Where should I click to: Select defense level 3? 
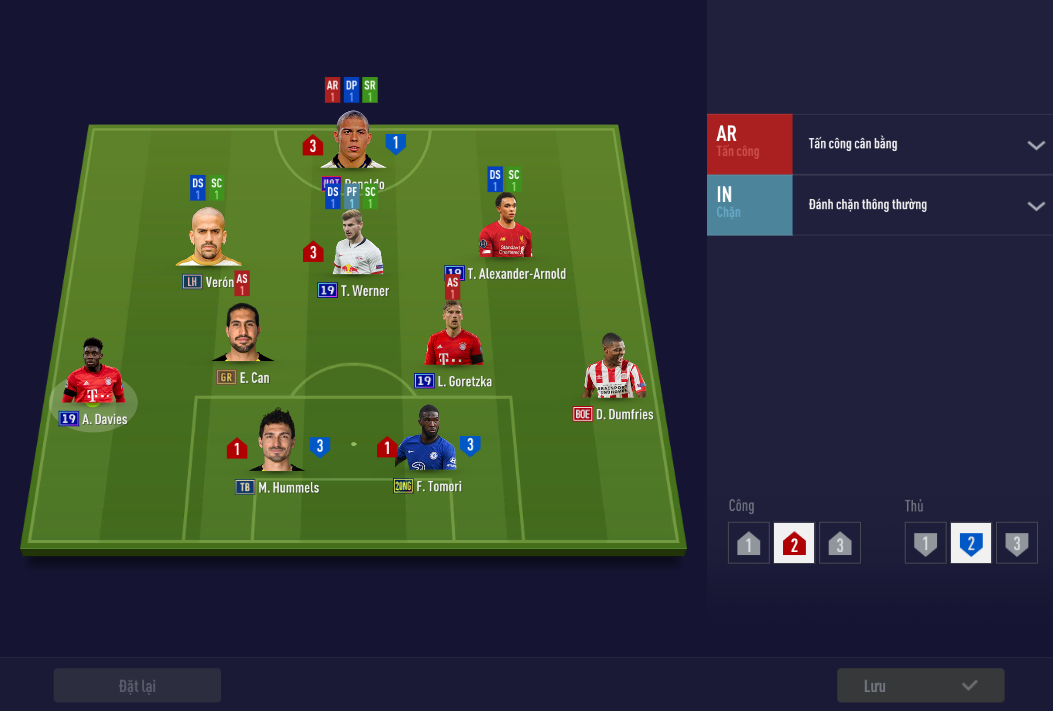[1017, 544]
